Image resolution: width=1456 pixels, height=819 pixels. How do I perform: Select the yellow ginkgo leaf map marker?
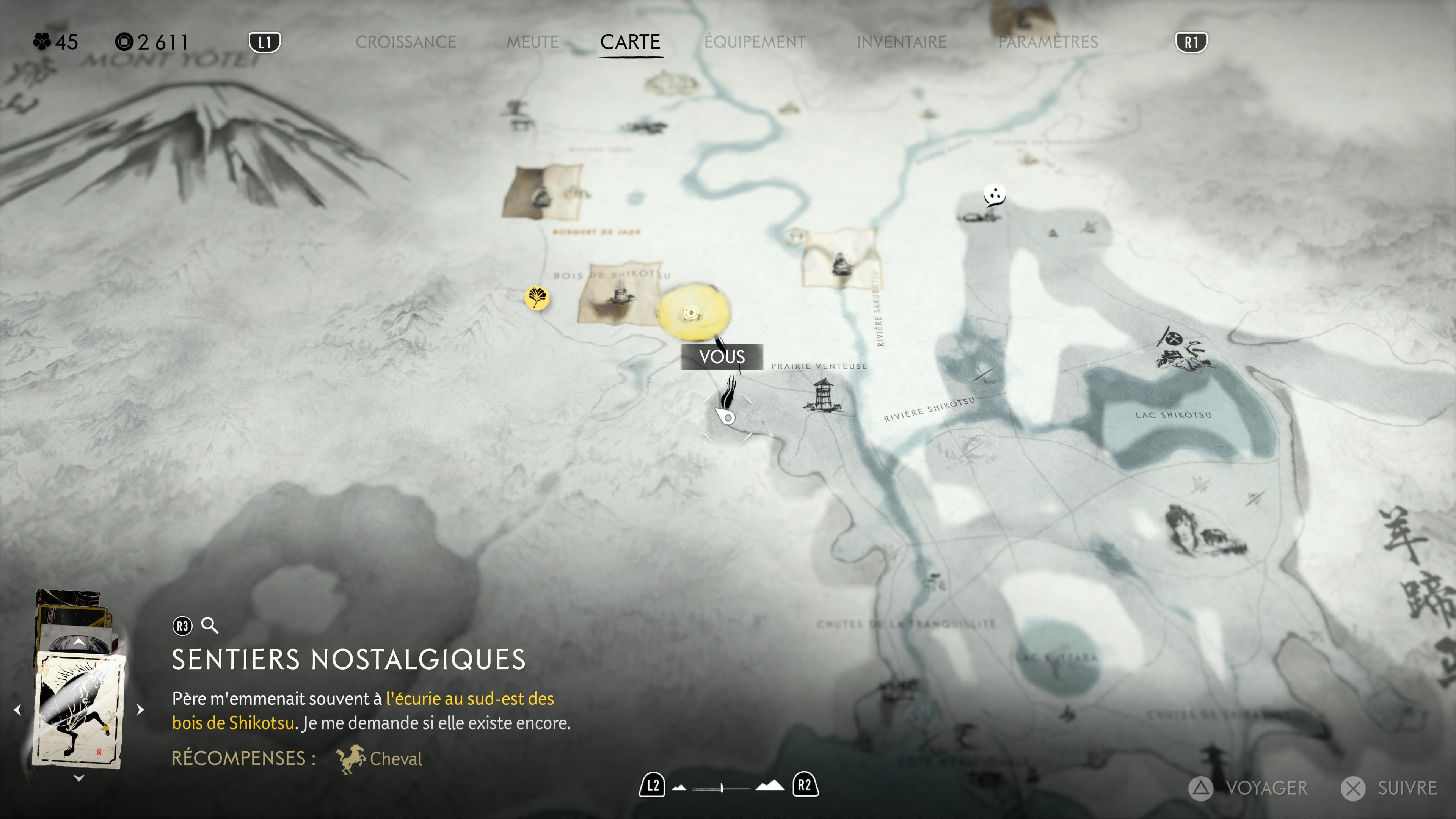537,297
